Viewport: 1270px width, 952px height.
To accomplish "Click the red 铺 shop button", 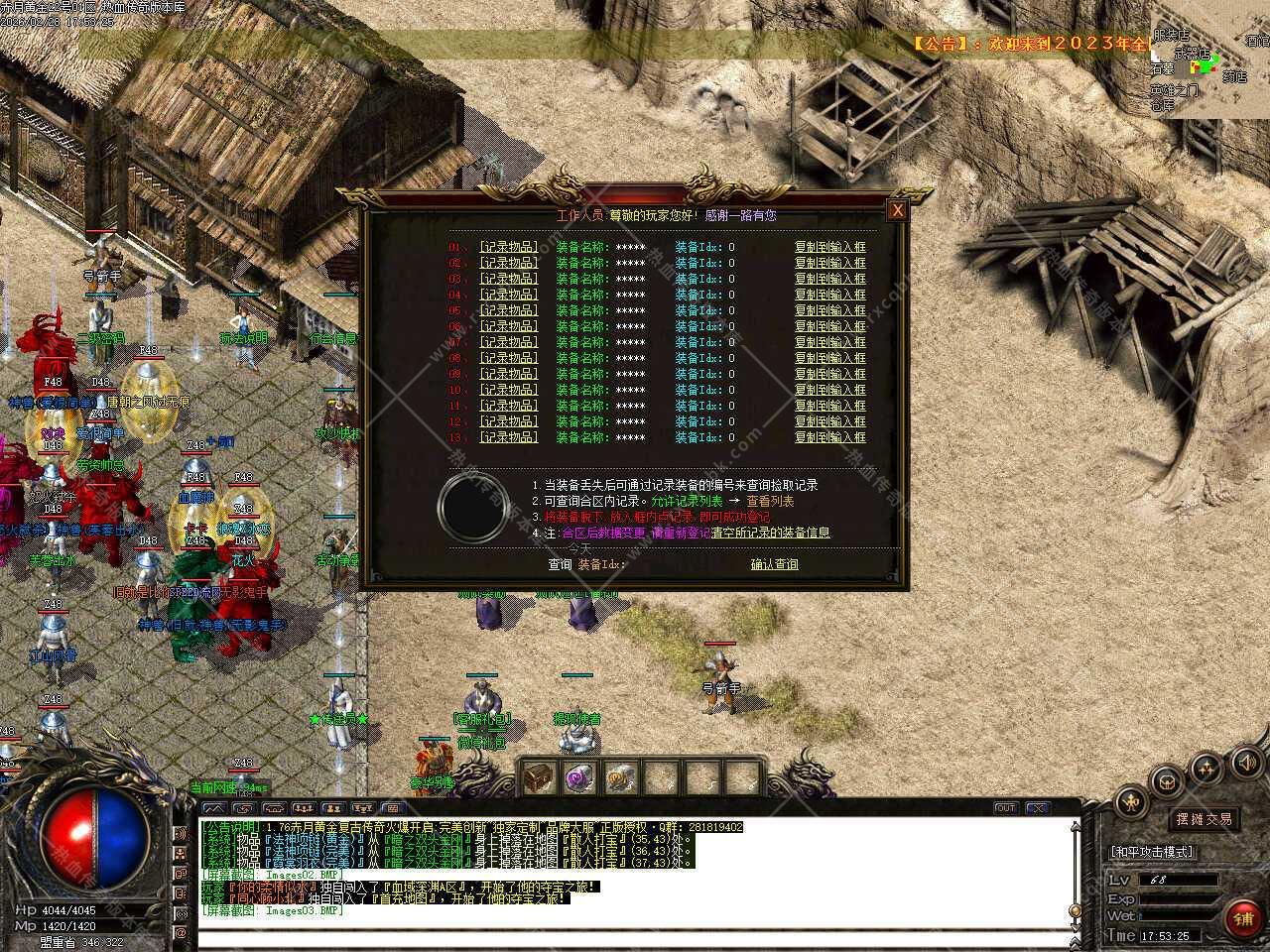I will [1242, 918].
